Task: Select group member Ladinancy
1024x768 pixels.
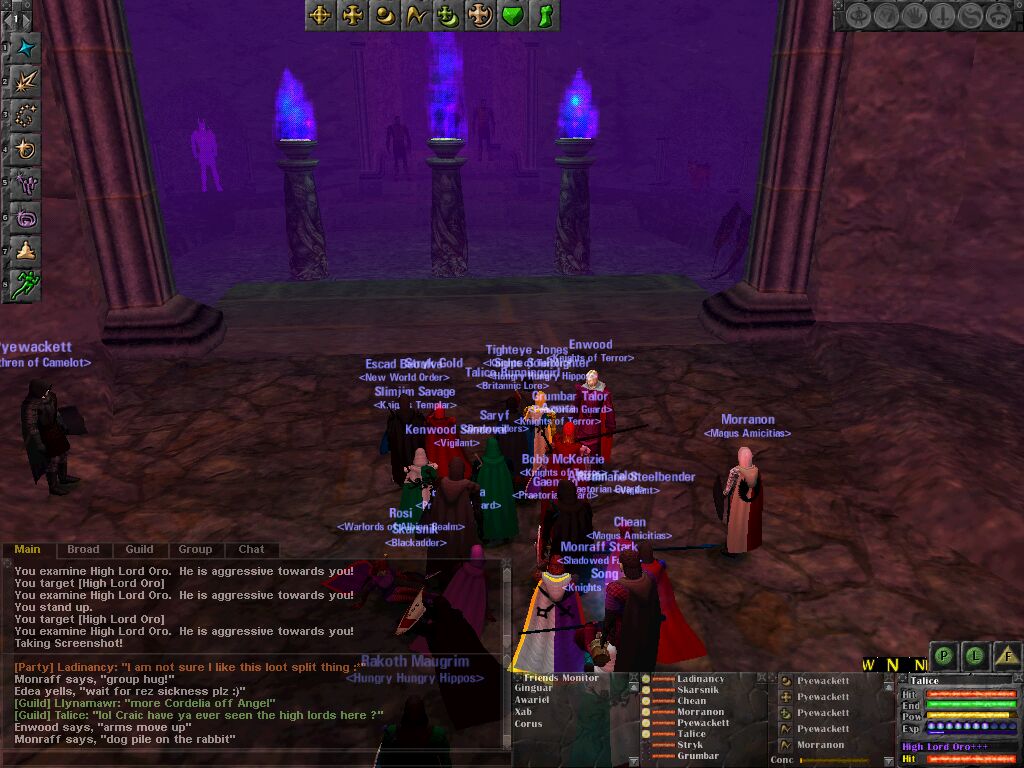Action: coord(700,679)
